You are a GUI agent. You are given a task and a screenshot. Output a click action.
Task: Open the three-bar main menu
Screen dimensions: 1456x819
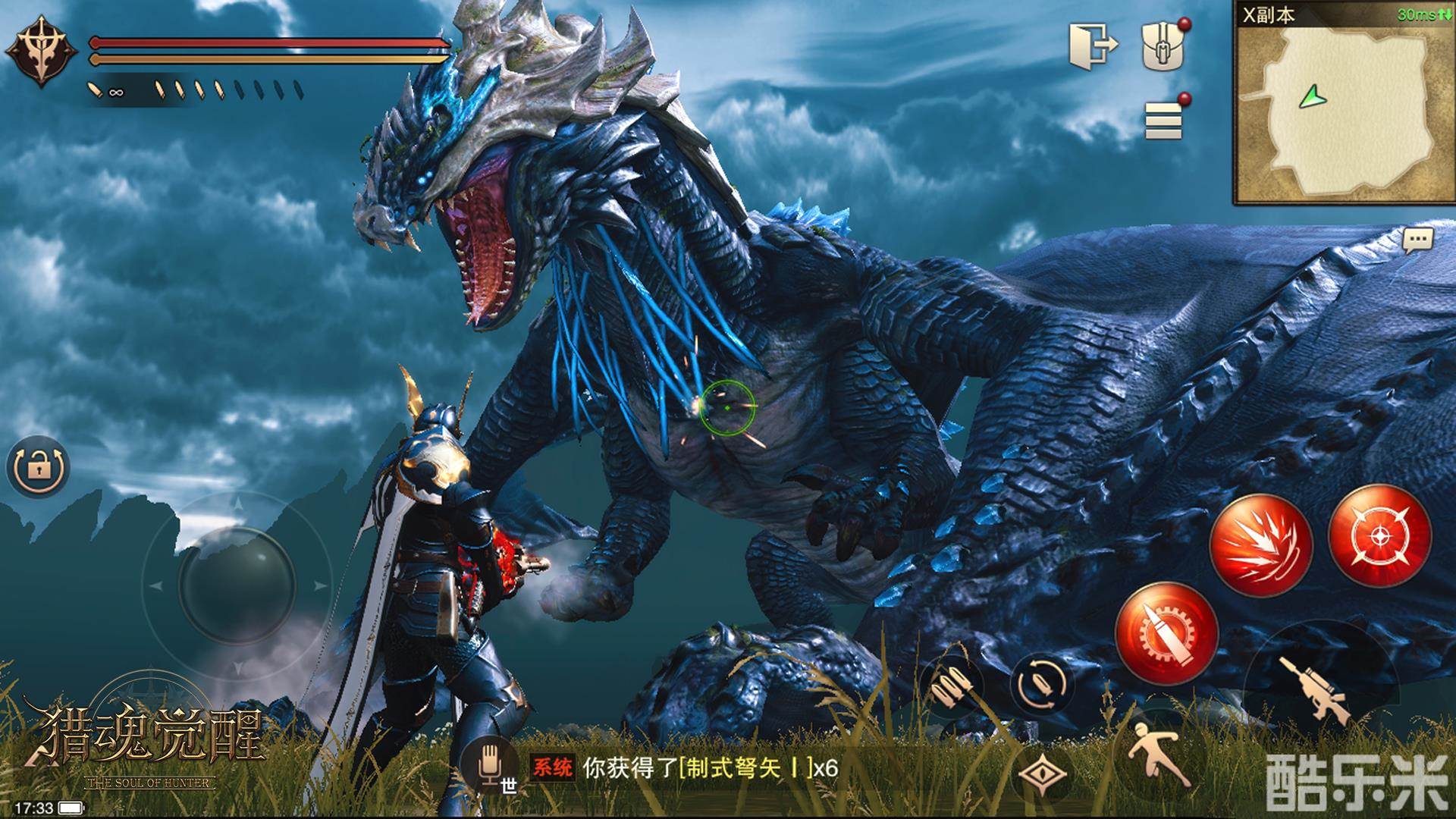(1164, 120)
